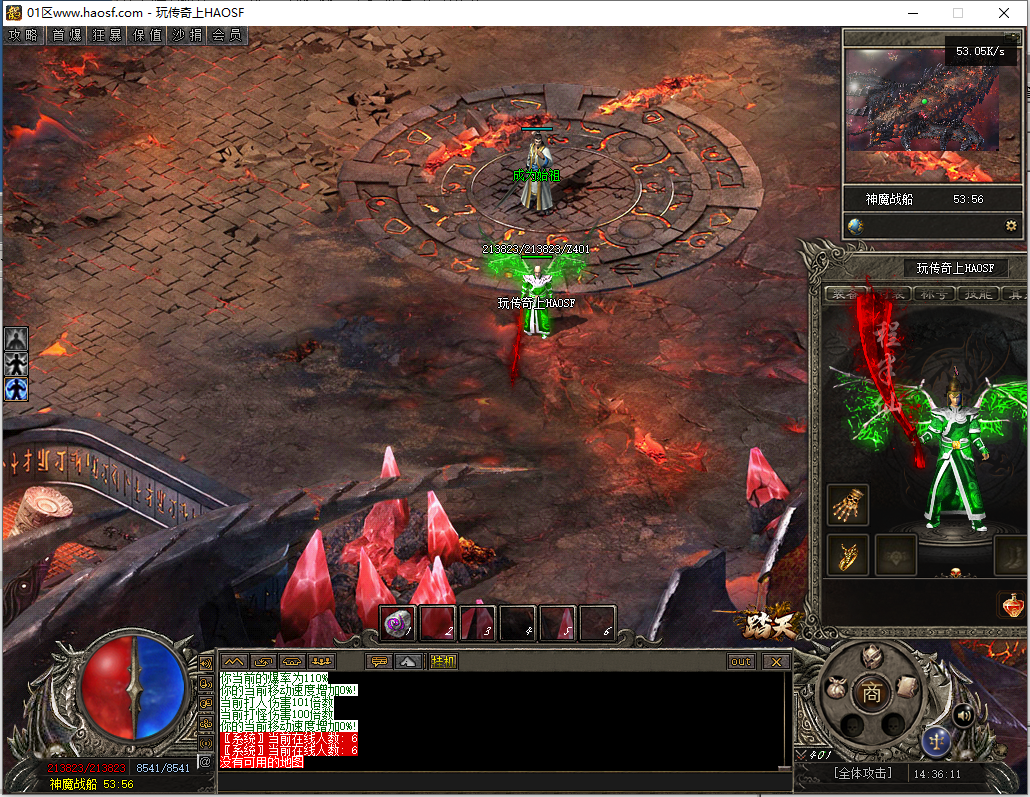The height and width of the screenshot is (797, 1030).
Task: Click the chat panel 'out' button
Action: pos(741,662)
